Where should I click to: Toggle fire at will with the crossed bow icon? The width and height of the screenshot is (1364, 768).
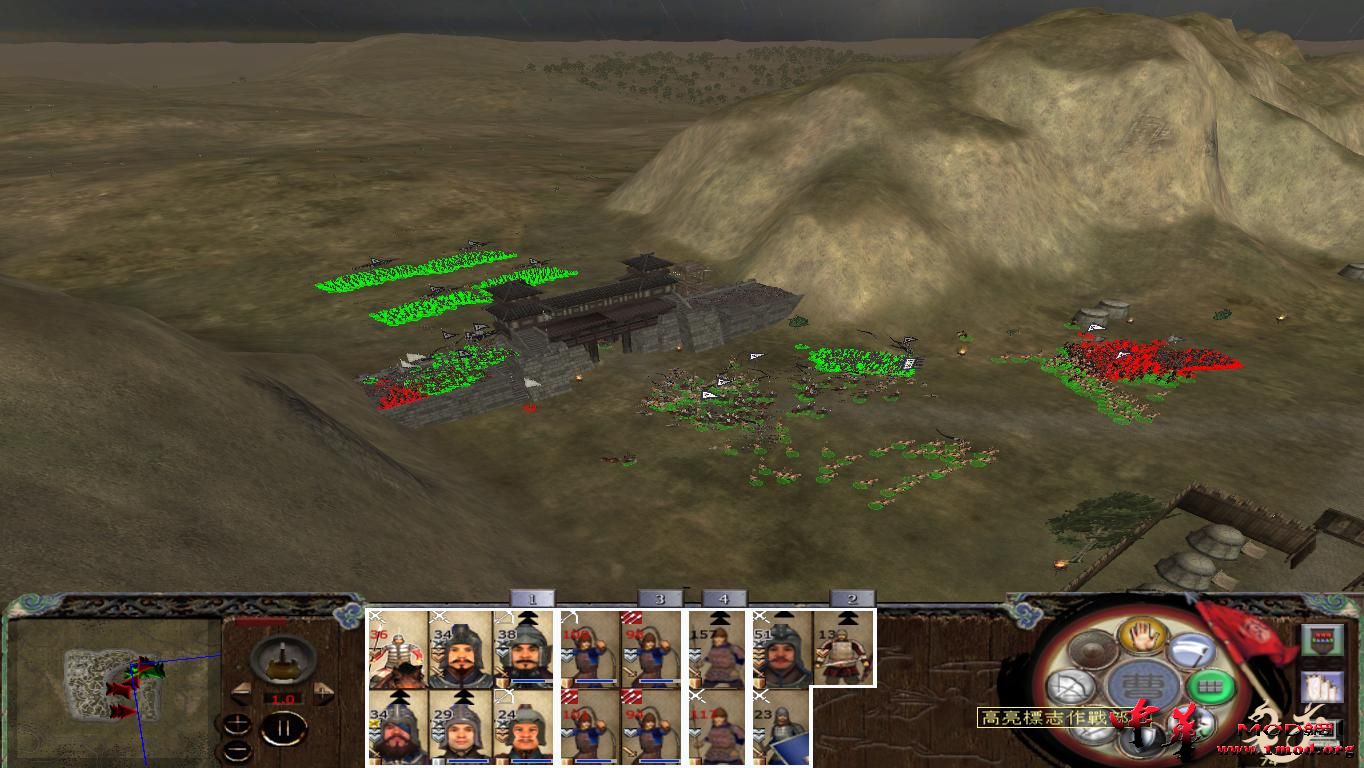point(1073,684)
